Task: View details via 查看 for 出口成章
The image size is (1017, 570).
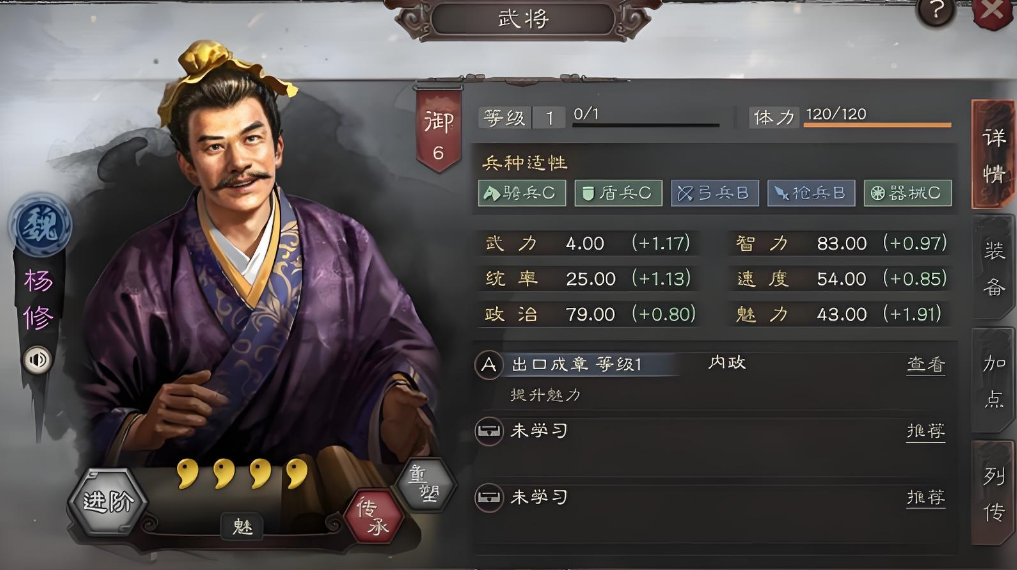Action: (925, 366)
